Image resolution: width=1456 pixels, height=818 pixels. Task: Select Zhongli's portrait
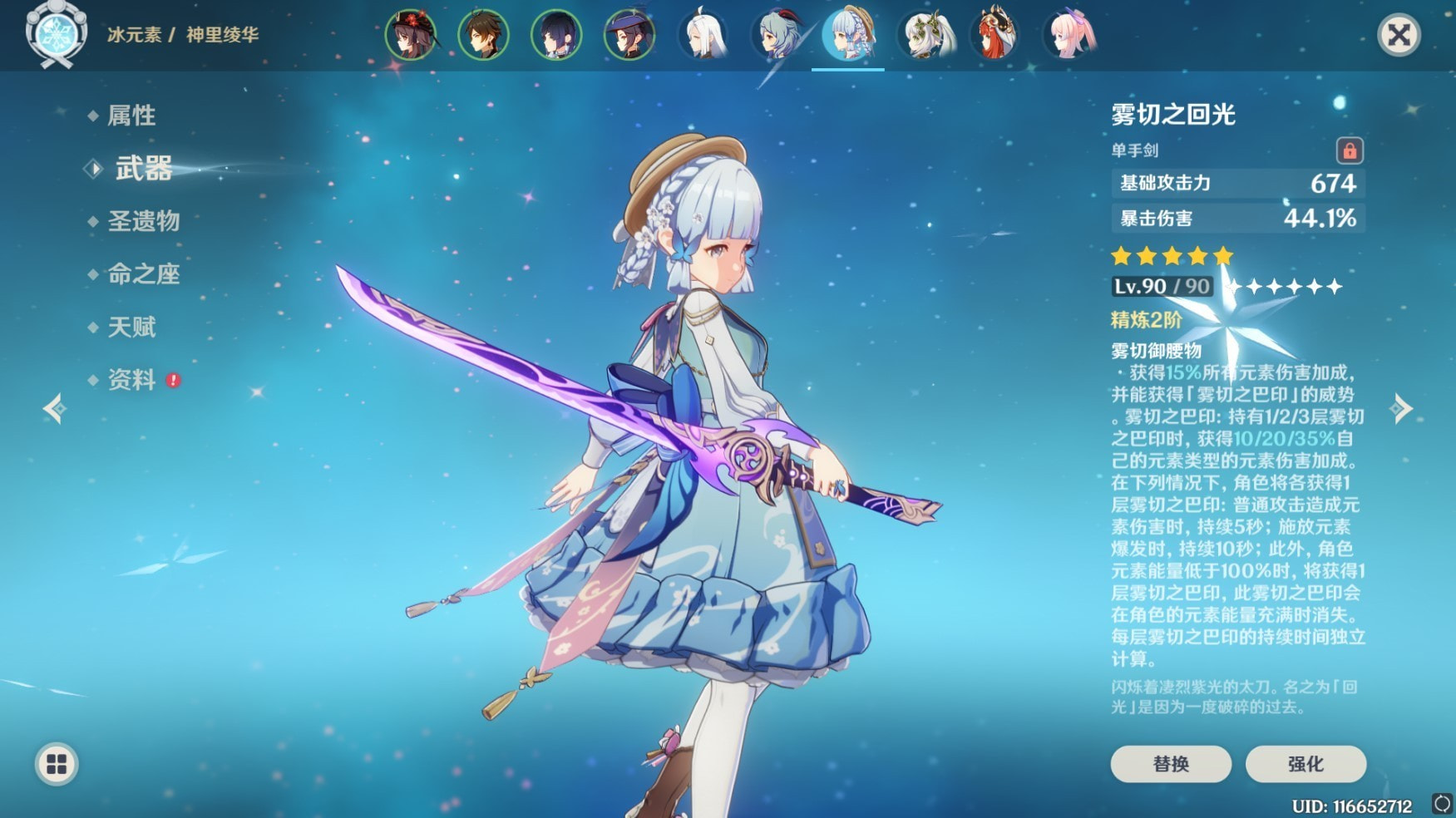tap(483, 35)
